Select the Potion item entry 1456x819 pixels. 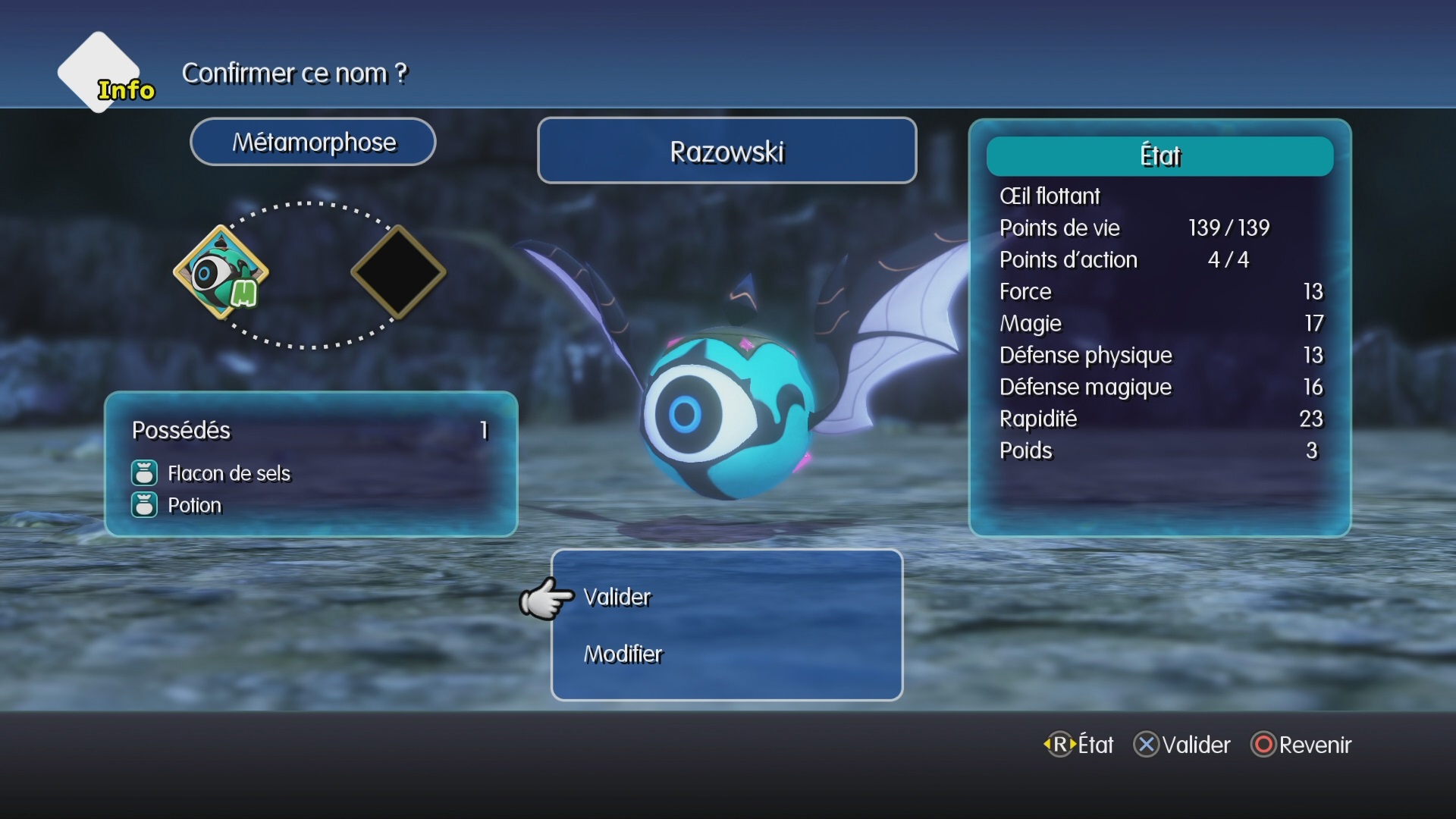tap(194, 506)
